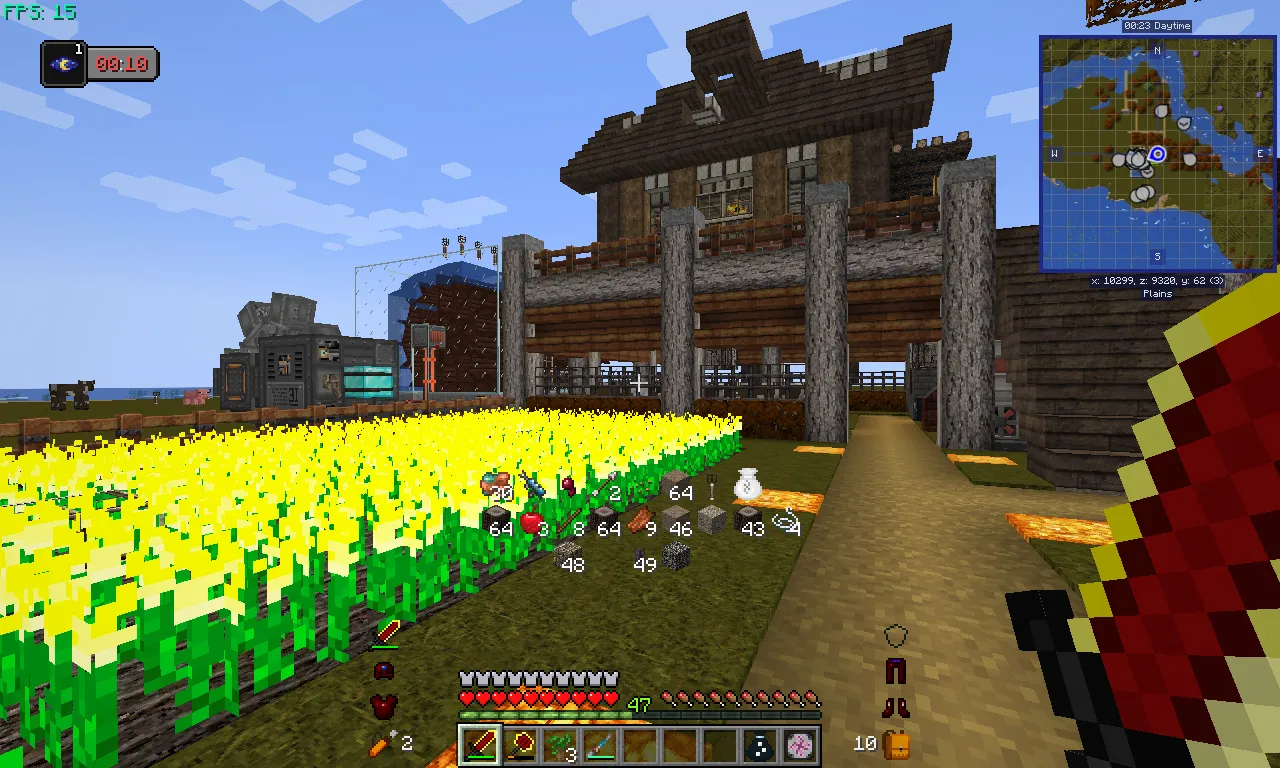1280x768 pixels.
Task: Select the stack of 3 seeds in hotbar
Action: 560,745
